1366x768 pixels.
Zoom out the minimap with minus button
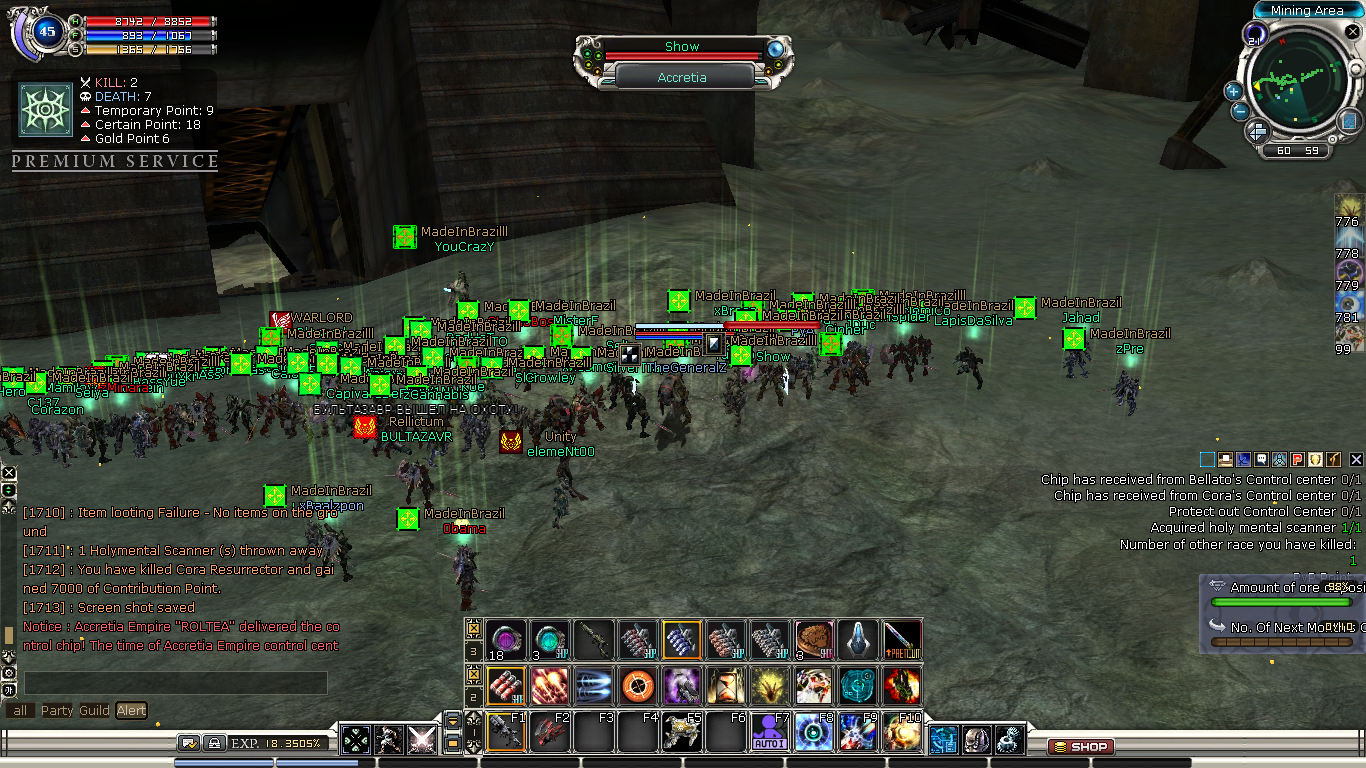(1240, 110)
